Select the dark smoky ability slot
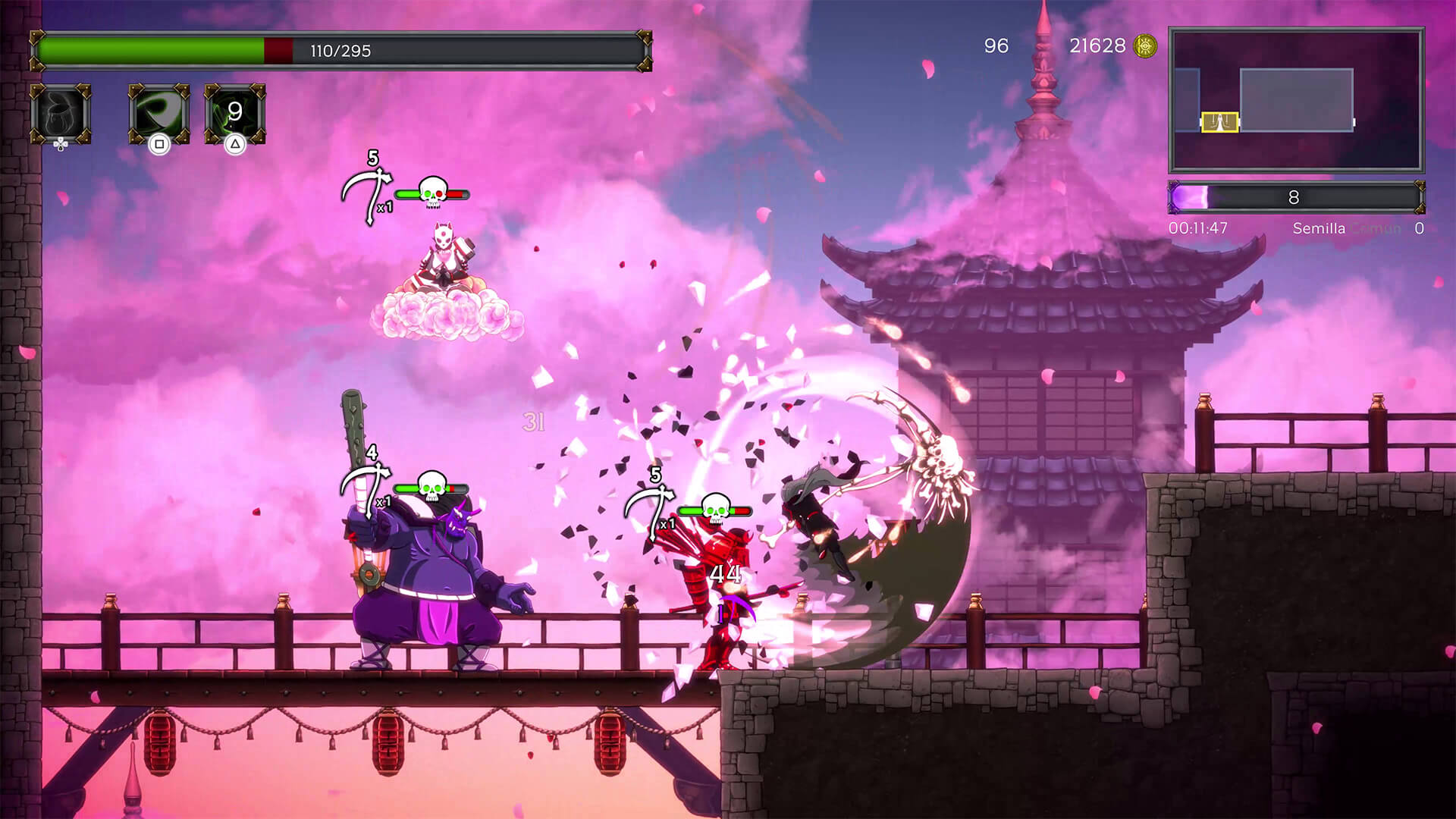 (61, 114)
